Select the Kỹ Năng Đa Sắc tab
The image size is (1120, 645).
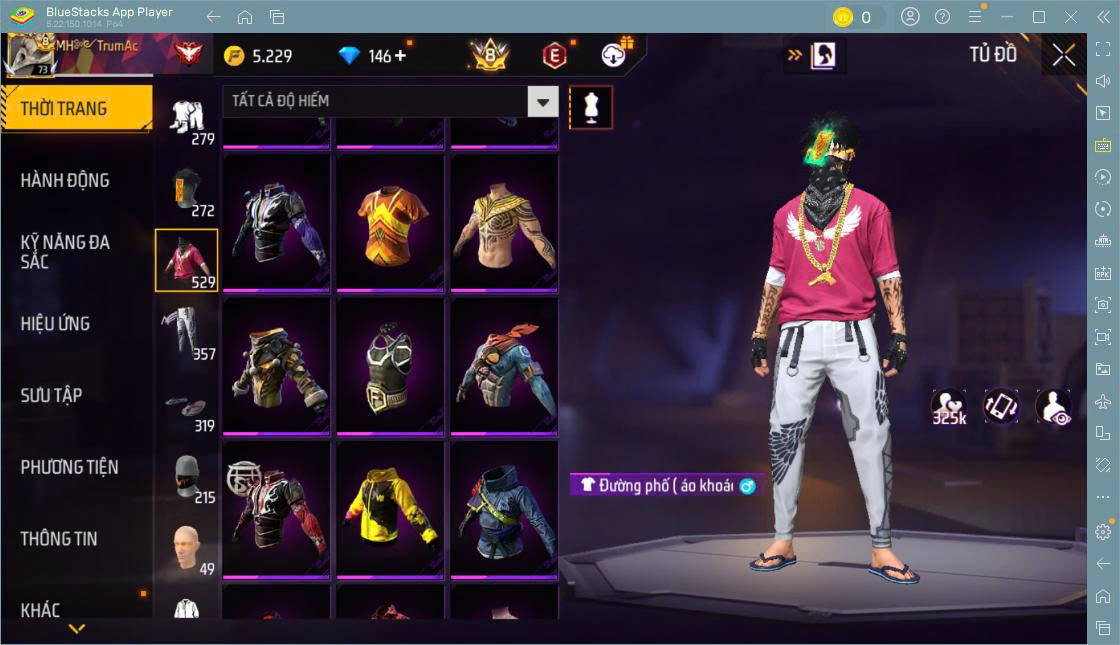tap(65, 252)
